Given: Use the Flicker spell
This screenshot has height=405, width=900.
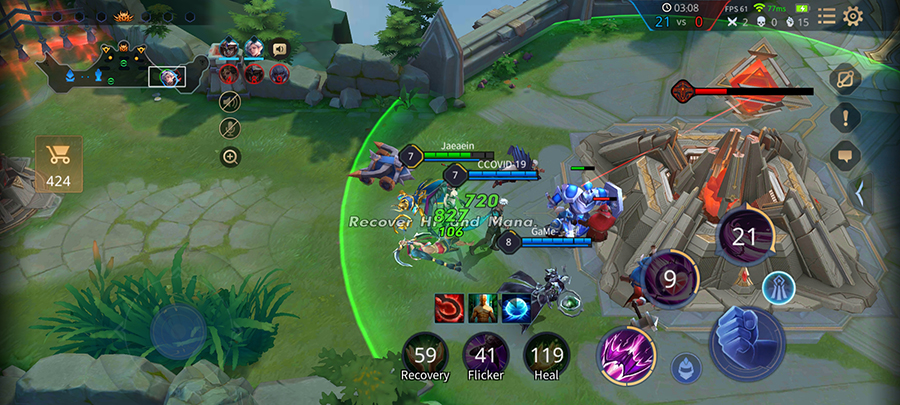Looking at the screenshot, I should 486,355.
